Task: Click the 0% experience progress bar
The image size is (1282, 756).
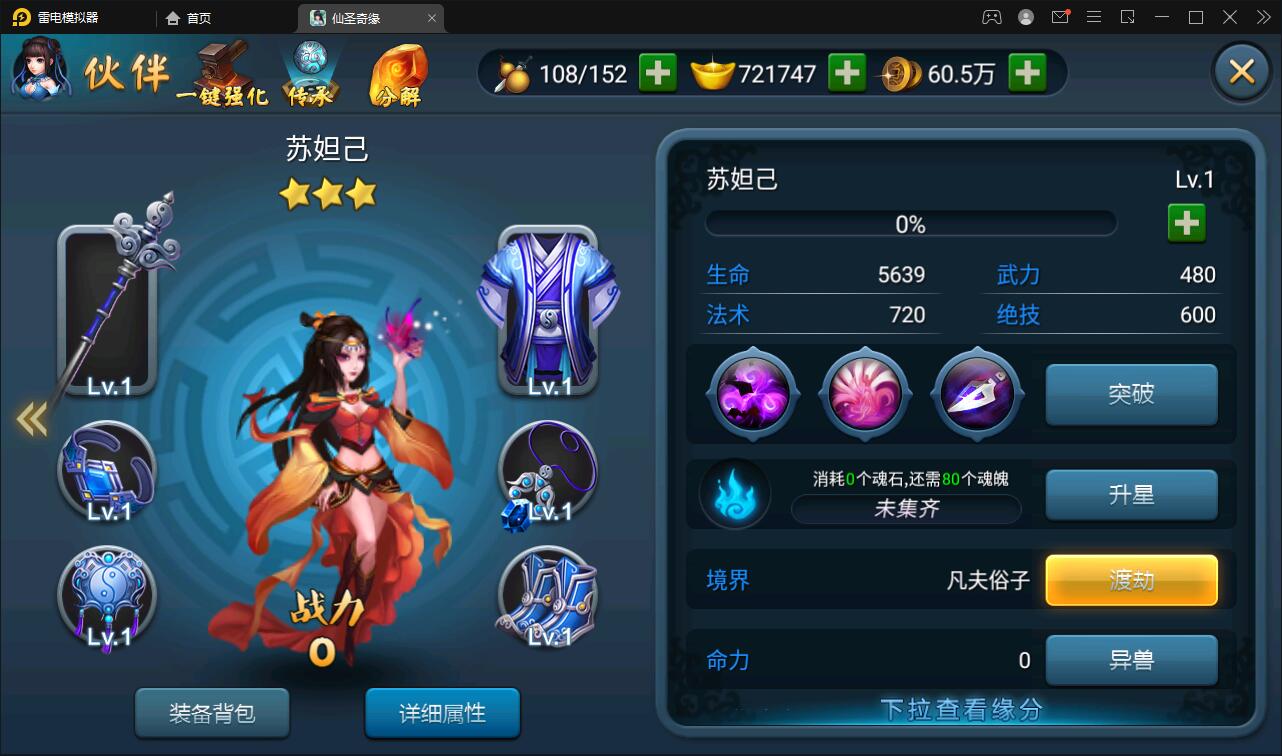Action: point(910,222)
